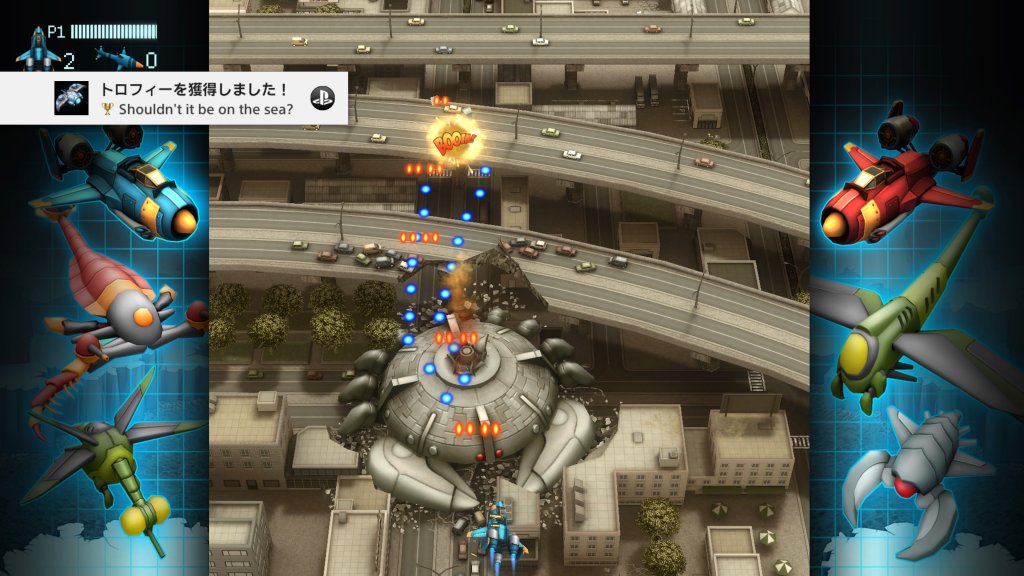
Task: Click the PlayStation logo on the trophy popup
Action: pyautogui.click(x=321, y=97)
